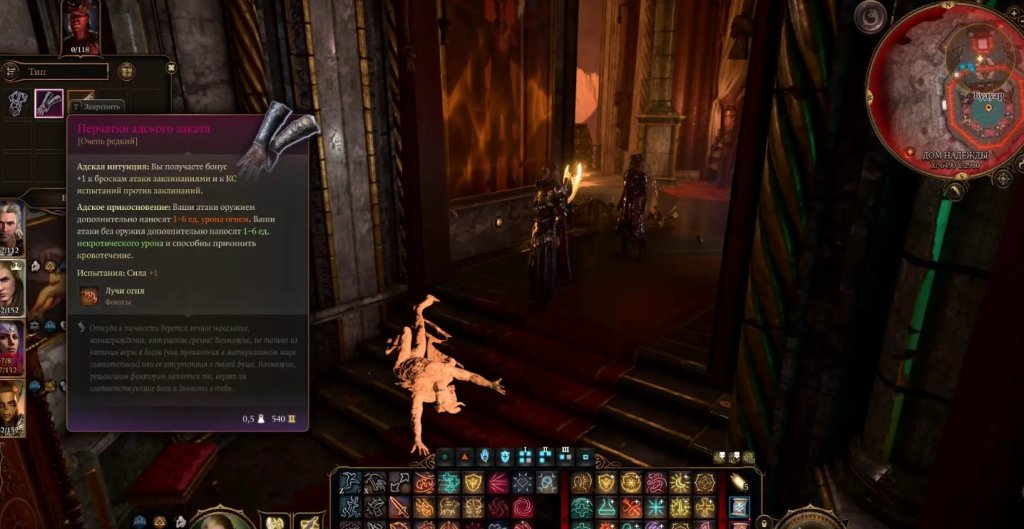Cast the crescent moon spell icon

pos(681,483)
